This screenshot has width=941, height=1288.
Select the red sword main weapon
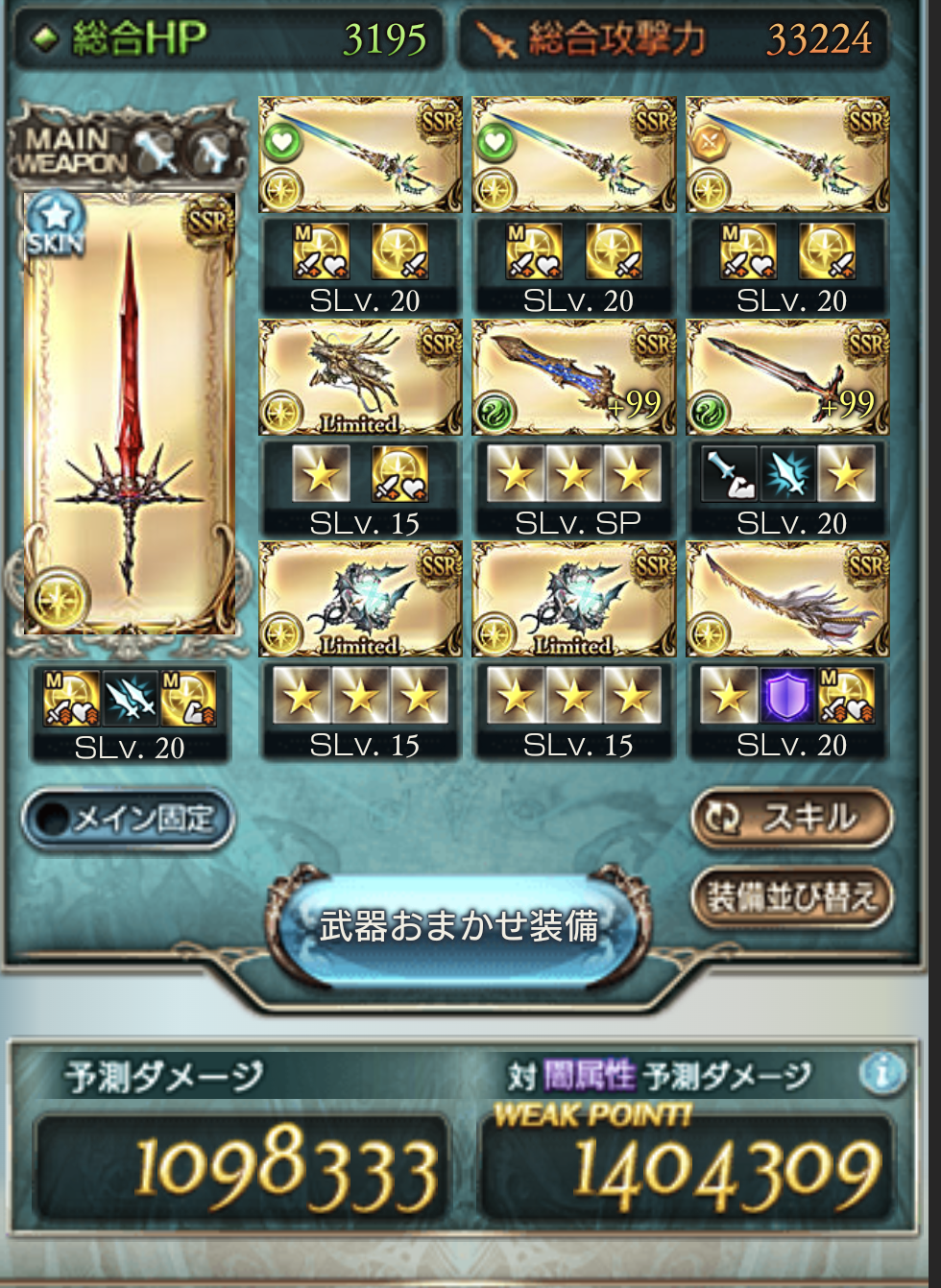(x=130, y=413)
